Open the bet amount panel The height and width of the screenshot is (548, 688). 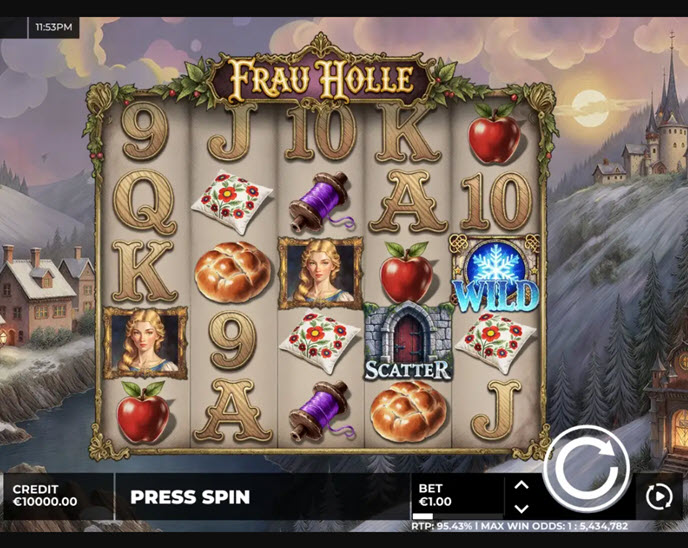tap(457, 496)
